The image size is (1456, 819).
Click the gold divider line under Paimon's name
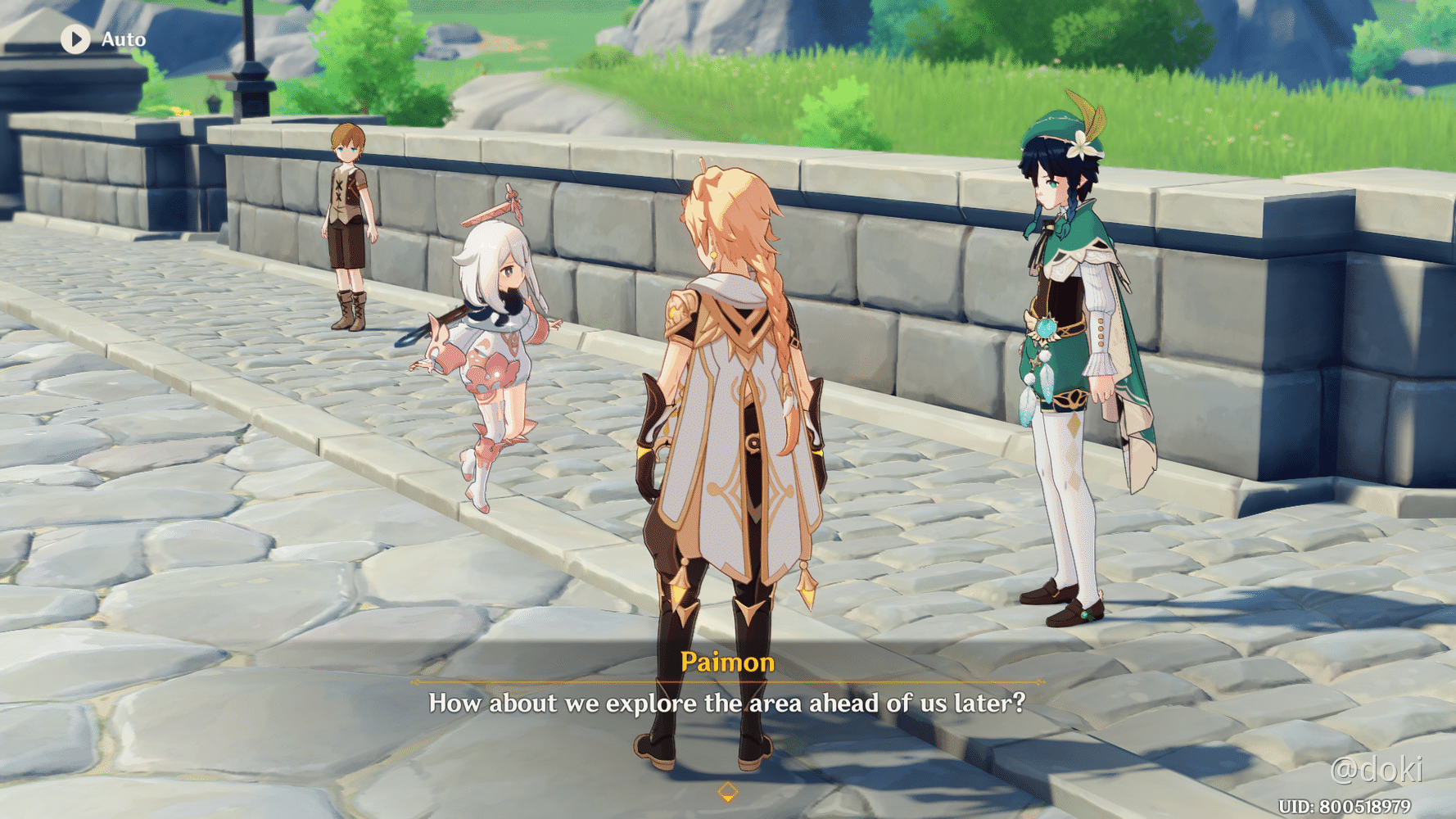point(727,681)
